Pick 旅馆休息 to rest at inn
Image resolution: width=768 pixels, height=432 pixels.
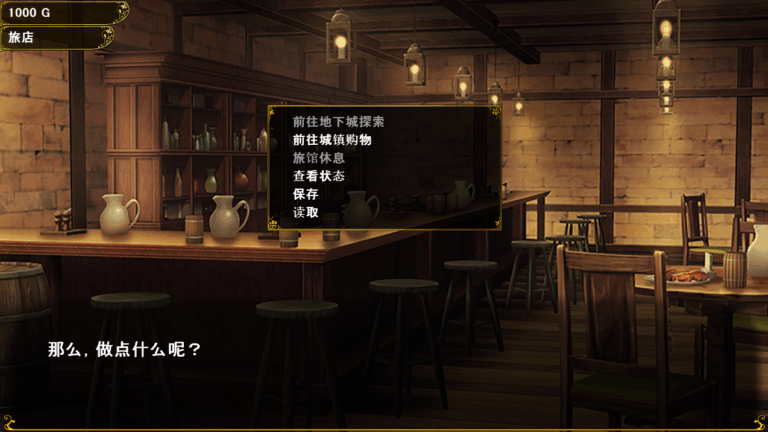coord(318,158)
